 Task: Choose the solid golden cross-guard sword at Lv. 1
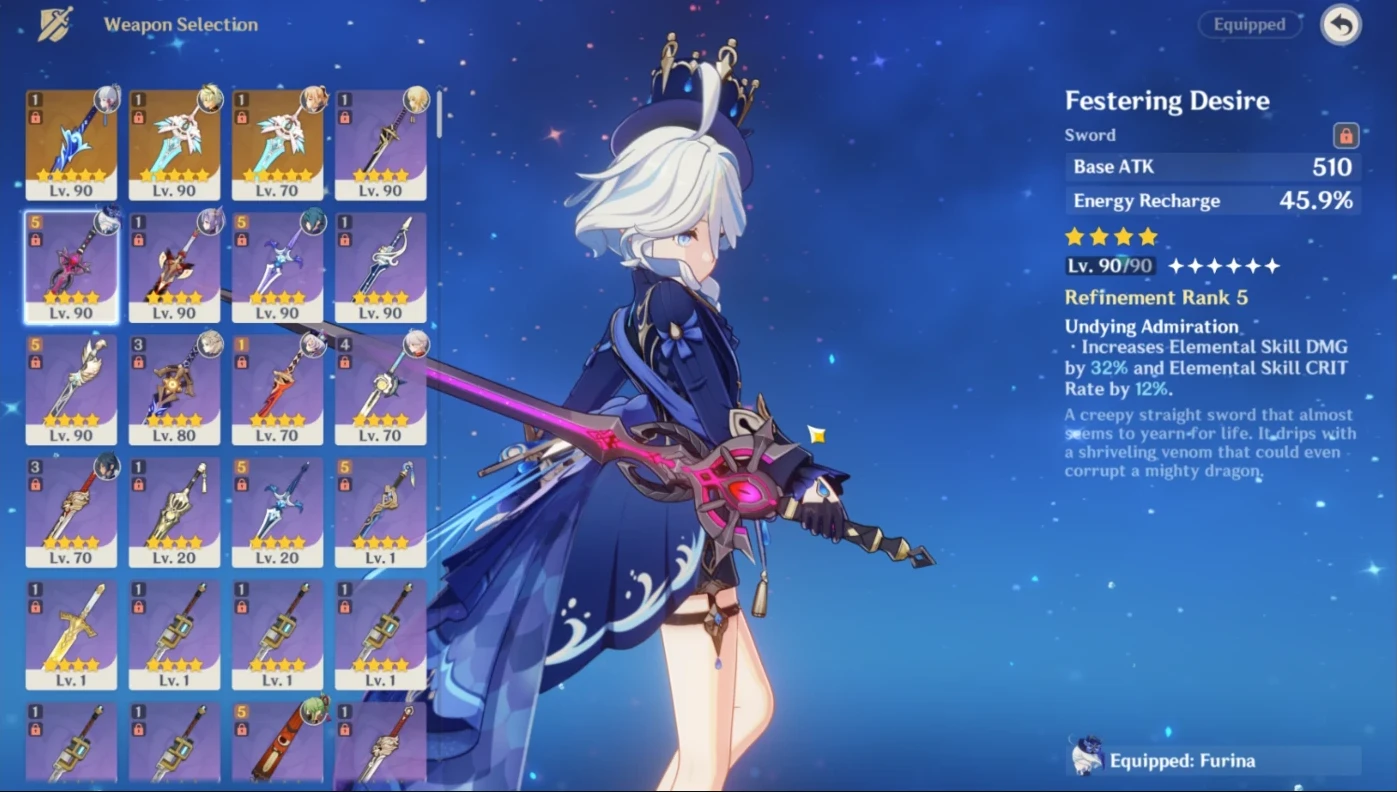click(71, 635)
